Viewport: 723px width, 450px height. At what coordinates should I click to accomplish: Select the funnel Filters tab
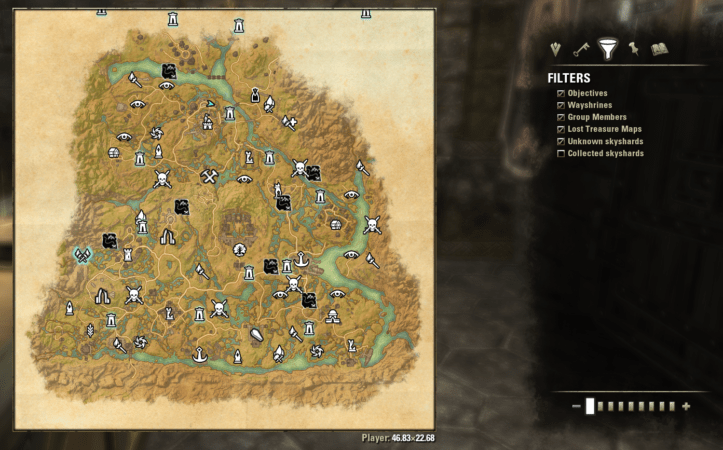(x=606, y=48)
